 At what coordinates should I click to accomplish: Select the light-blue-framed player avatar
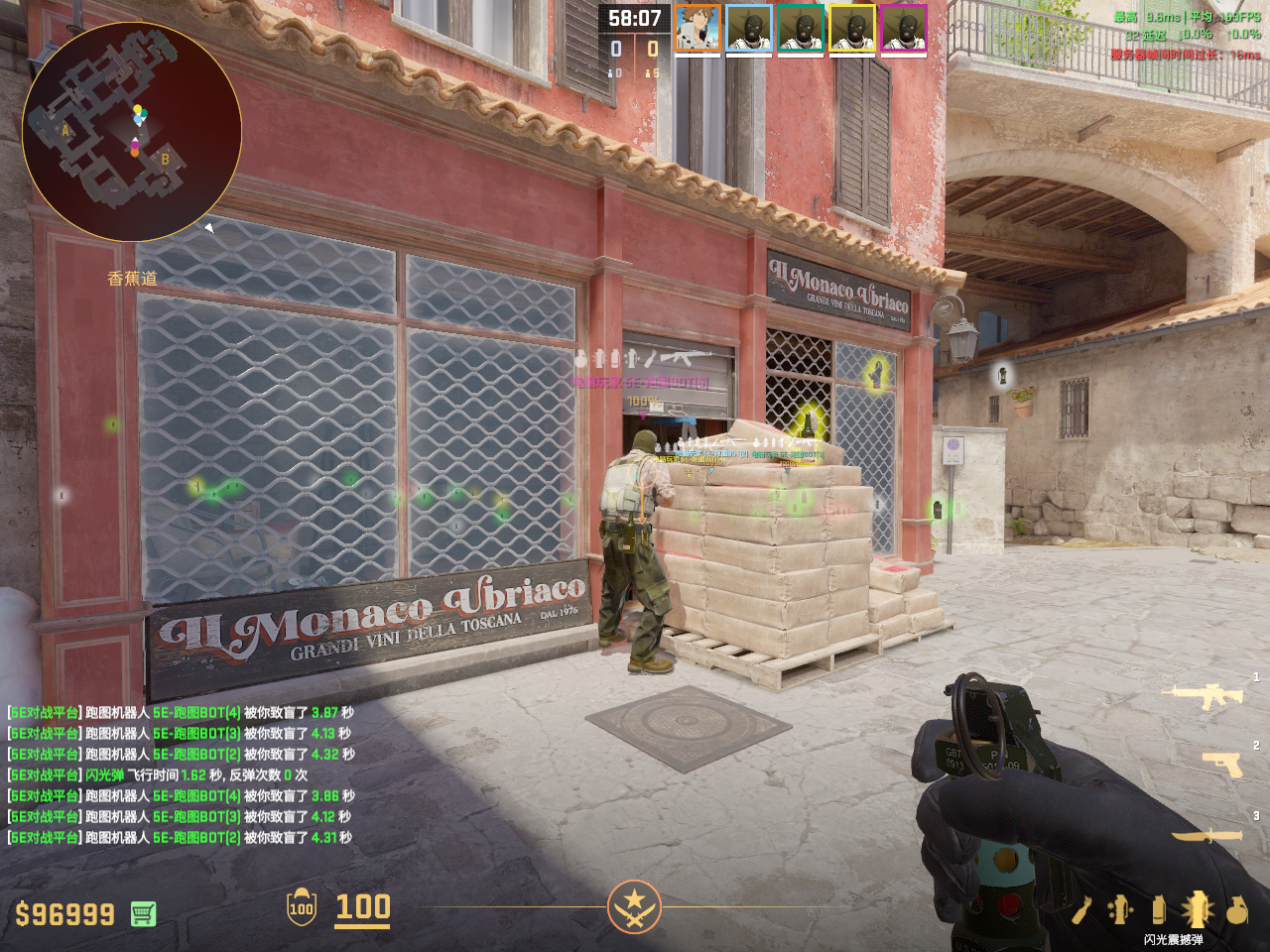749,28
